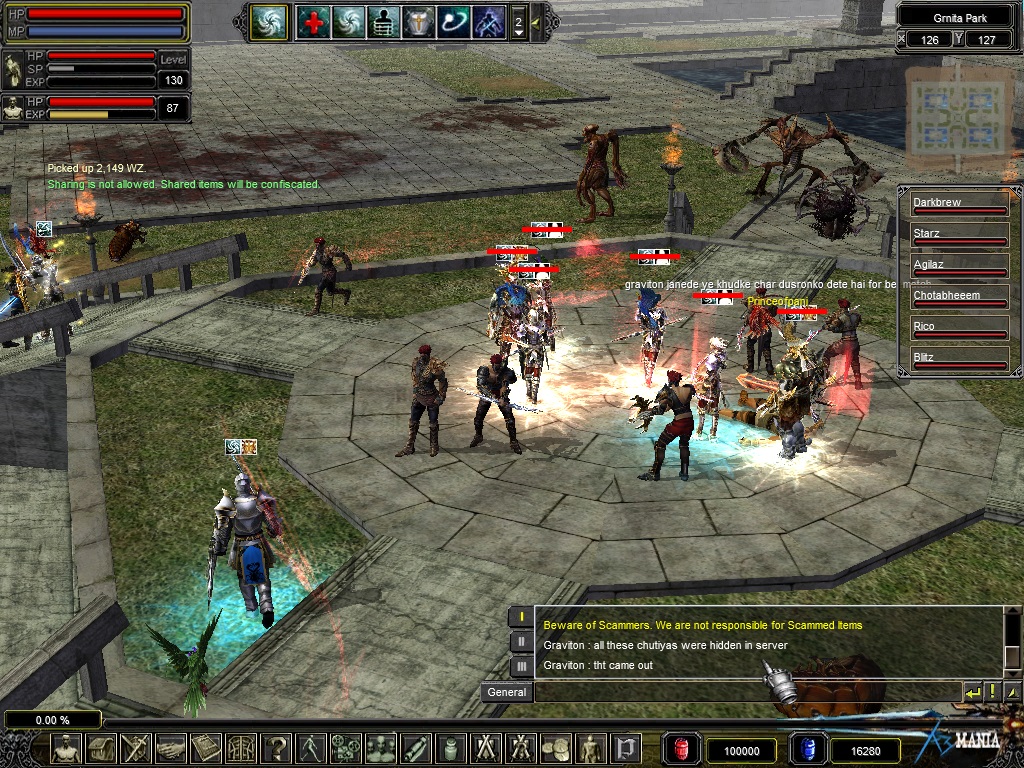
Task: Switch to chat tab I
Action: pyautogui.click(x=521, y=617)
